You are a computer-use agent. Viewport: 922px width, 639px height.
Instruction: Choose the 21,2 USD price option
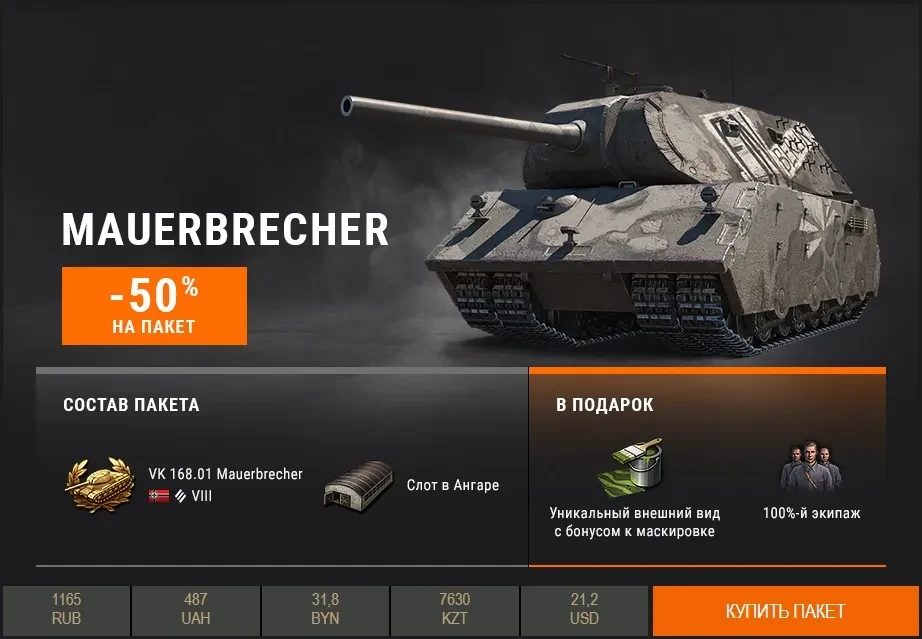[584, 610]
